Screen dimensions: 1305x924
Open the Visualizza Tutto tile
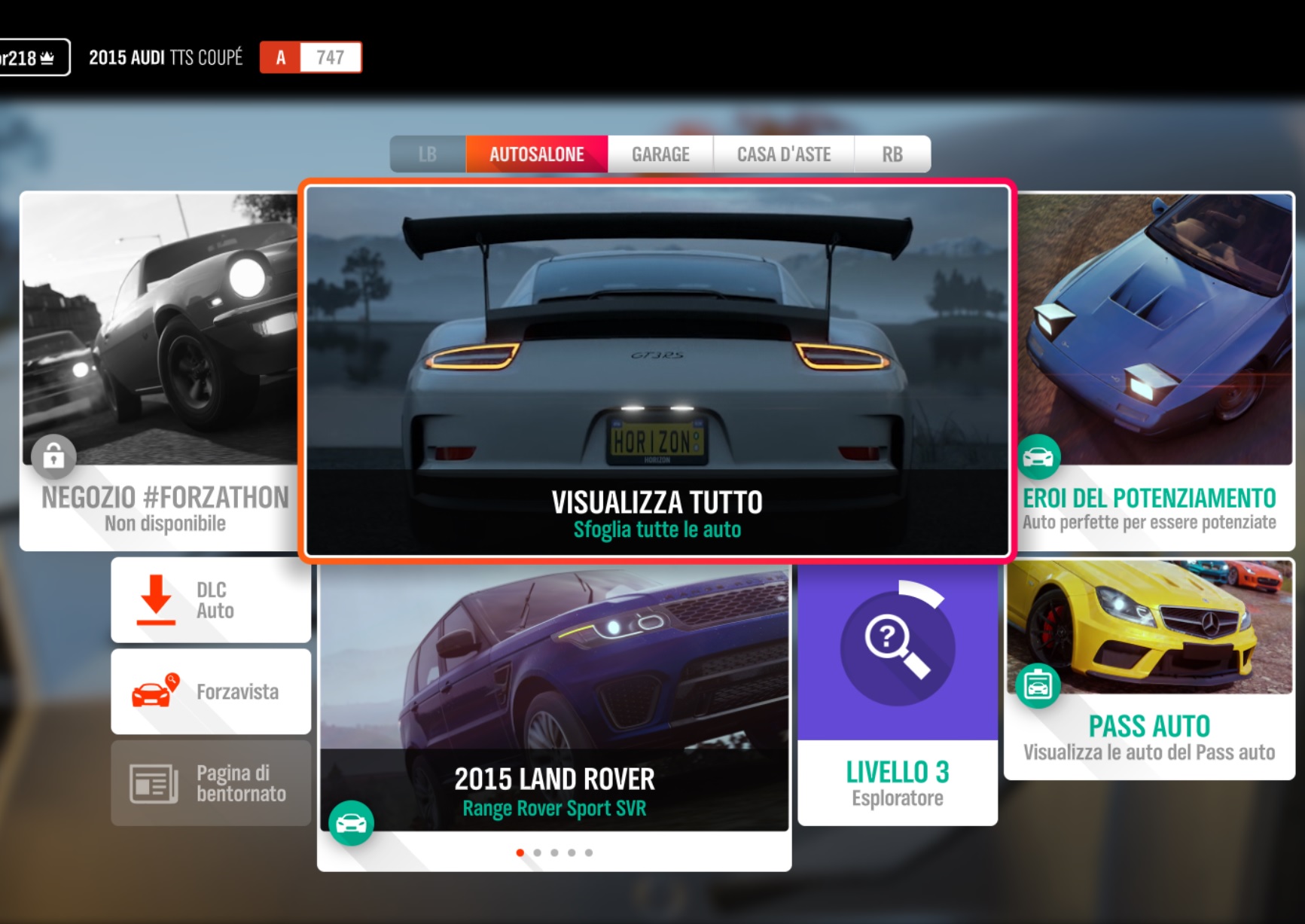(657, 369)
